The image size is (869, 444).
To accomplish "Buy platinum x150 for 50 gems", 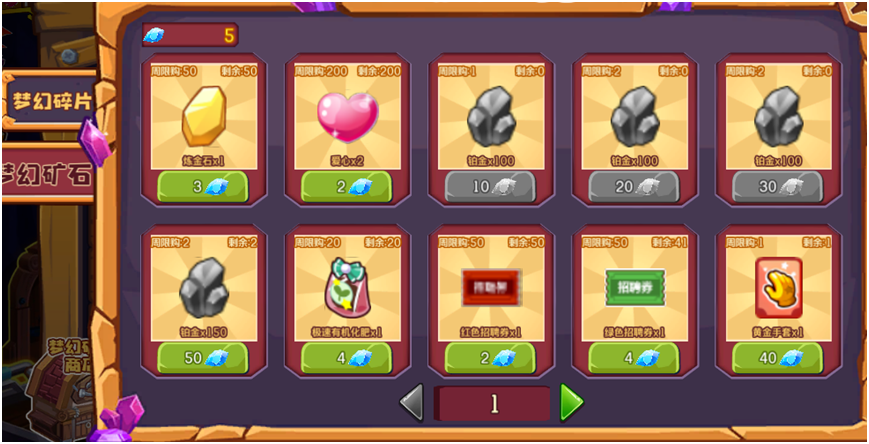I will (203, 358).
